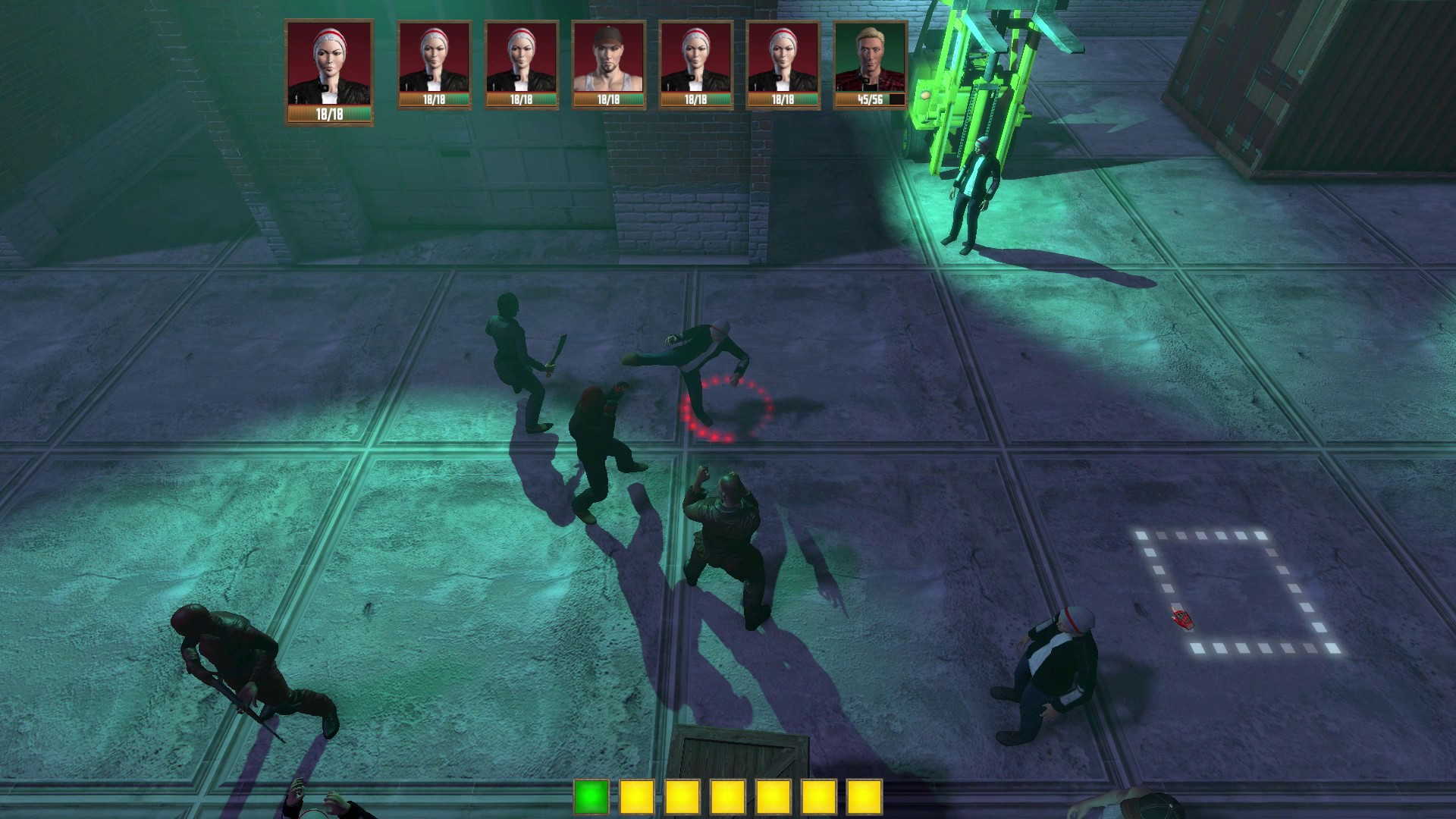Choose the blond man's portrait with 45/56 health
Viewport: 1456px width, 819px height.
[x=870, y=65]
